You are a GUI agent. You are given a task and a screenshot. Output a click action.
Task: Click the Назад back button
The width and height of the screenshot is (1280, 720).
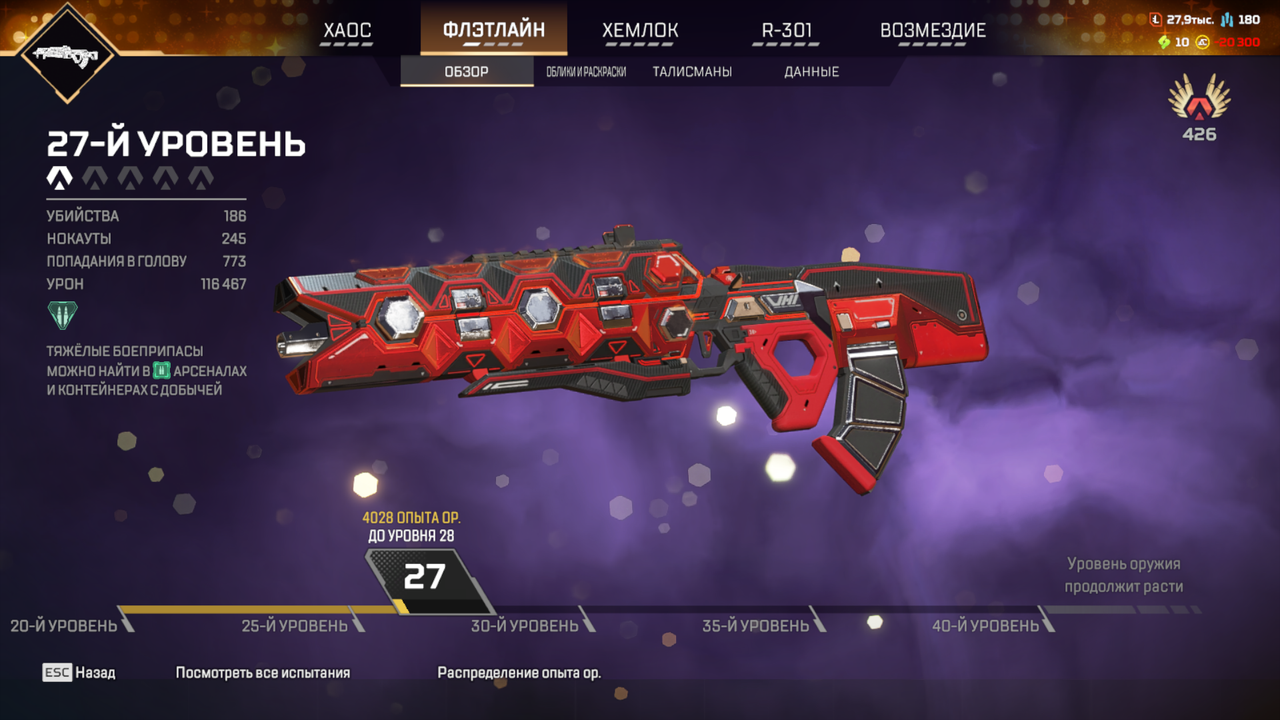(79, 673)
